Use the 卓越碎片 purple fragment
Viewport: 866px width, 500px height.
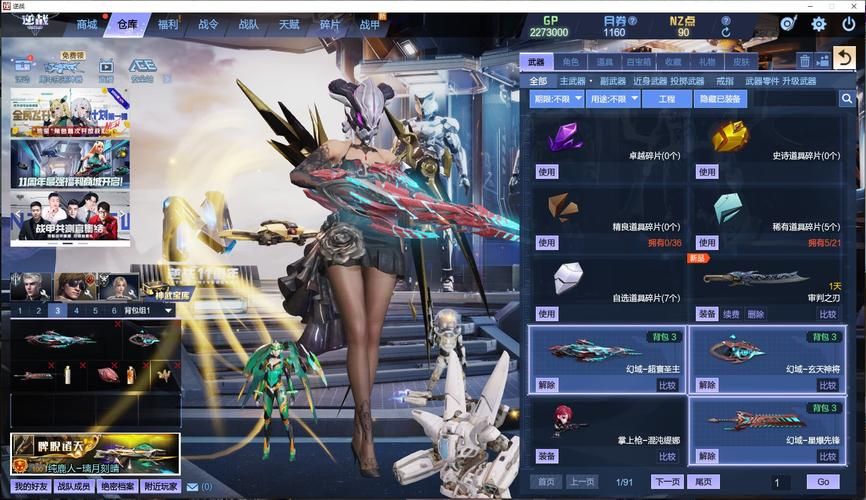tap(547, 172)
